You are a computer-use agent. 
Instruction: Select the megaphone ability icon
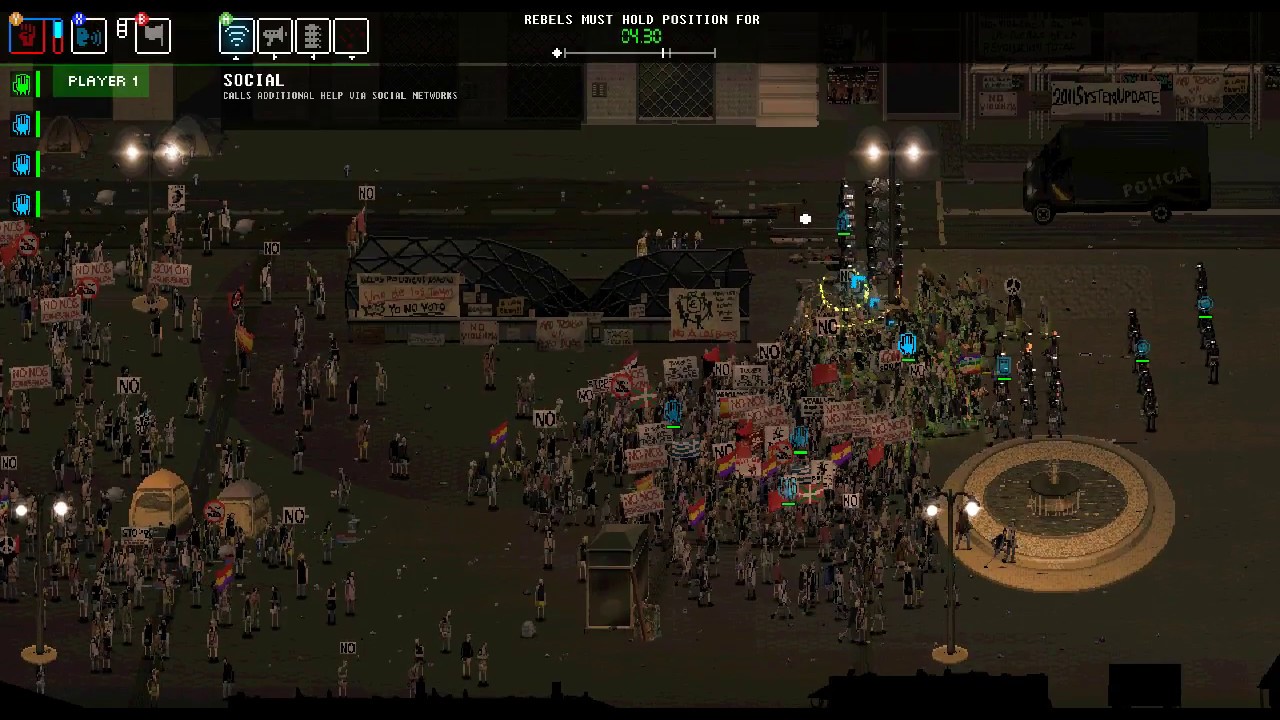pos(276,35)
